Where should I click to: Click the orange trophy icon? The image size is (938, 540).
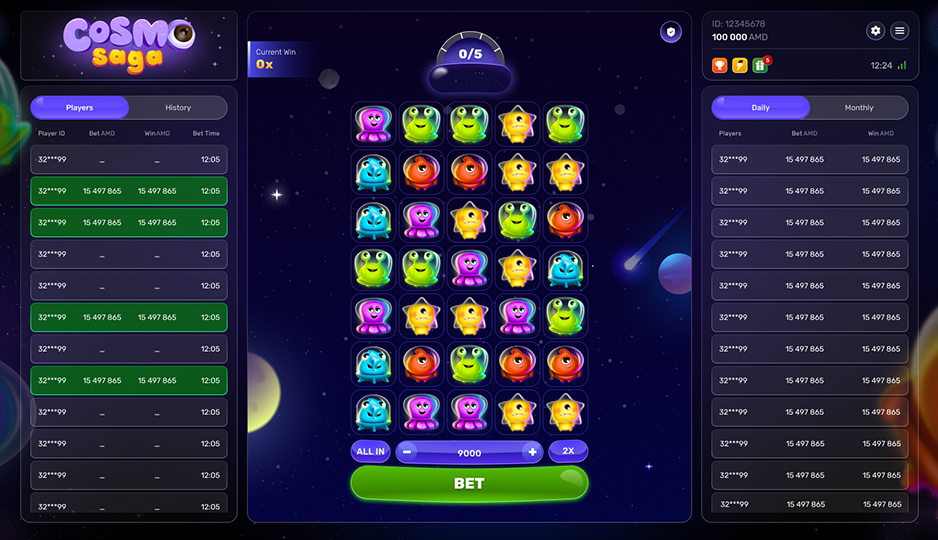click(x=720, y=65)
